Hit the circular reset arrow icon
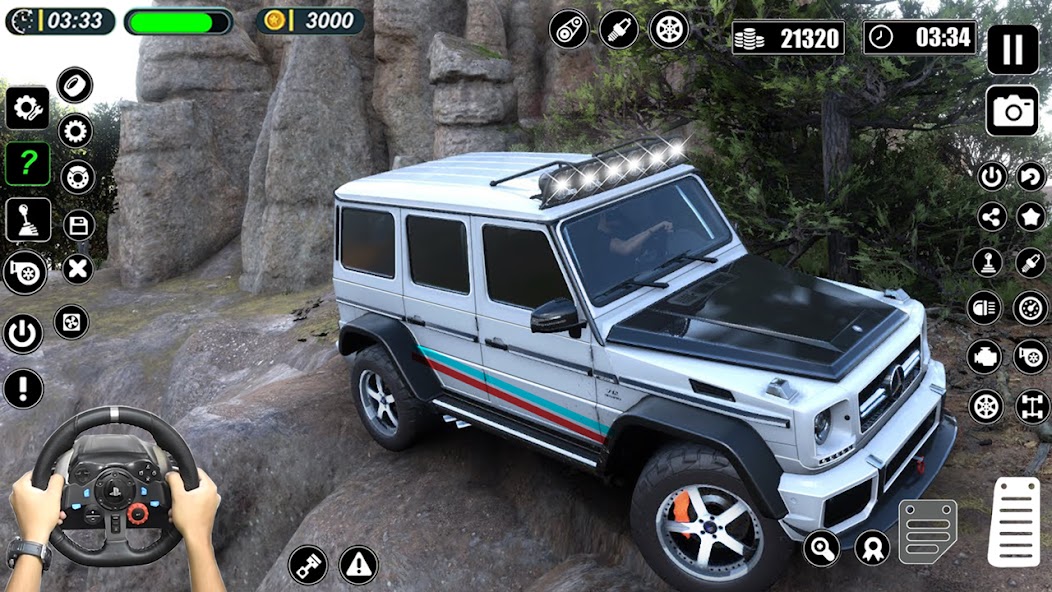This screenshot has height=592, width=1052. tap(1031, 177)
